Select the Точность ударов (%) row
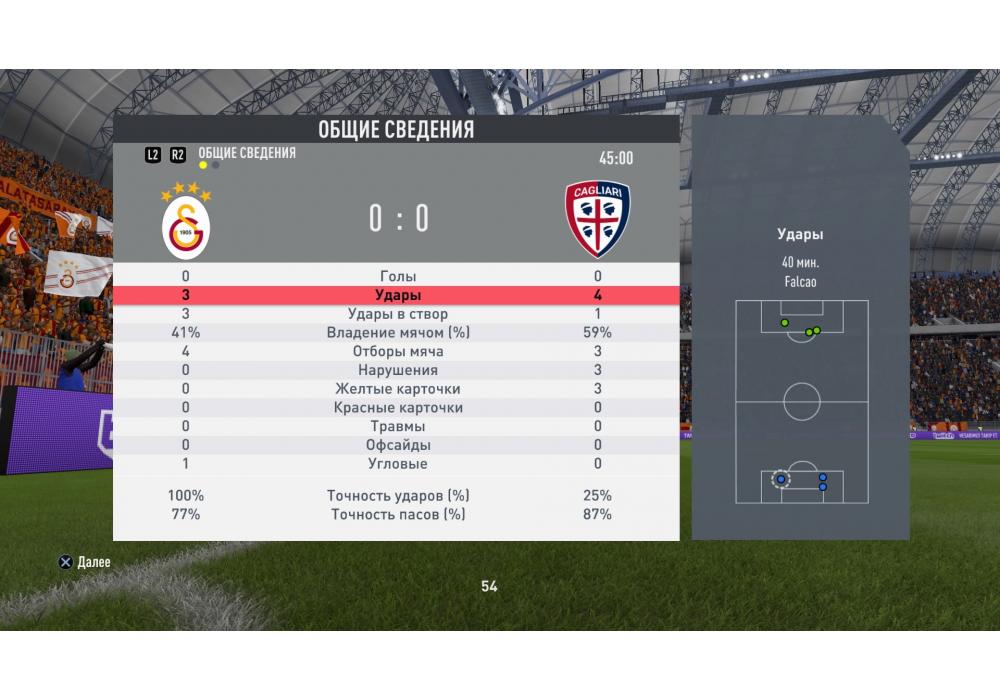The height and width of the screenshot is (700, 1000). pos(397,495)
